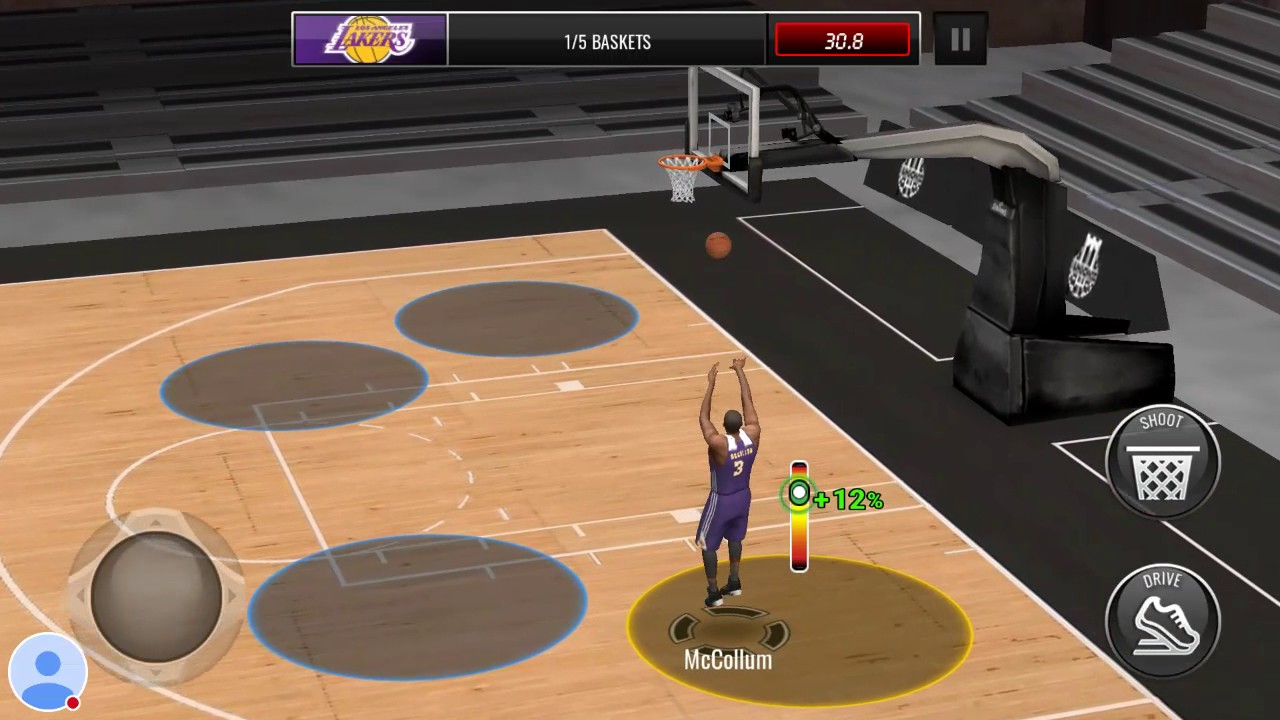
Task: Open the pause menu icon
Action: (x=959, y=40)
